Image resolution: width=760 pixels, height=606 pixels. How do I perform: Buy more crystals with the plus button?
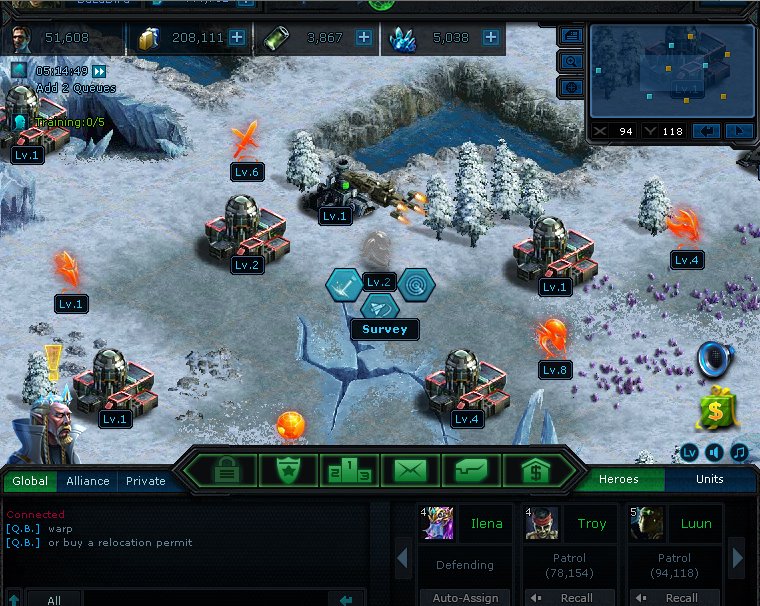(x=491, y=38)
